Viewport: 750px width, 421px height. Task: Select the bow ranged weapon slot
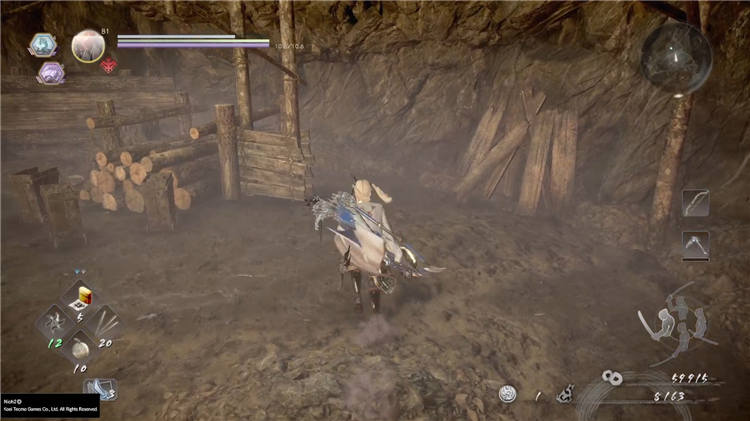(x=695, y=203)
